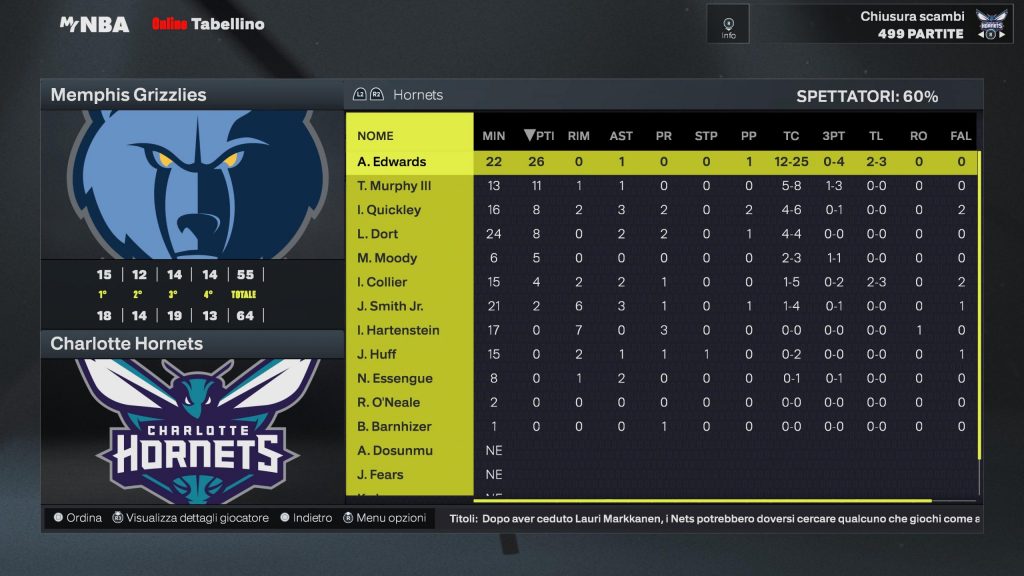Choose J. Smith Jr. row

coord(390,306)
